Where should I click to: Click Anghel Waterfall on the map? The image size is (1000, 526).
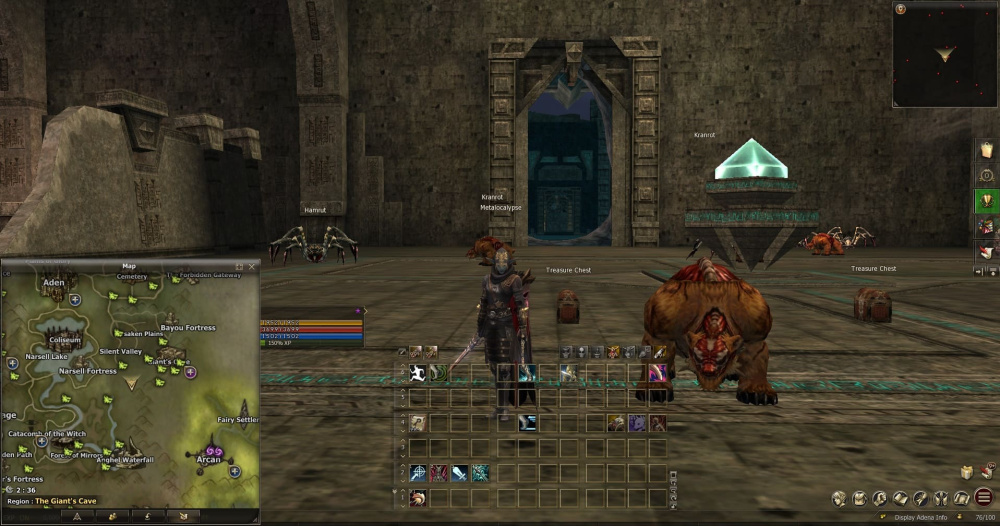pyautogui.click(x=126, y=460)
